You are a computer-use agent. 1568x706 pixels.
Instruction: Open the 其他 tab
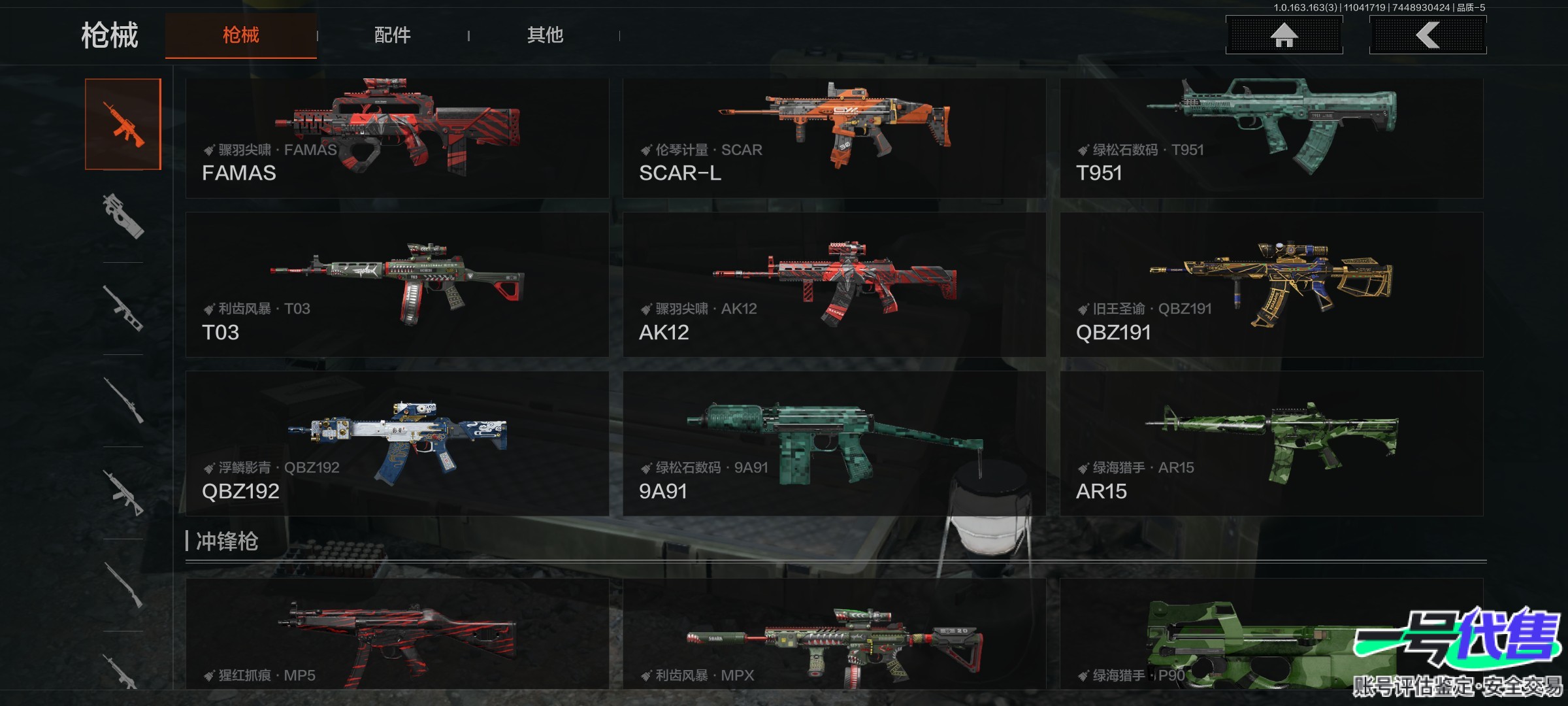pyautogui.click(x=545, y=35)
